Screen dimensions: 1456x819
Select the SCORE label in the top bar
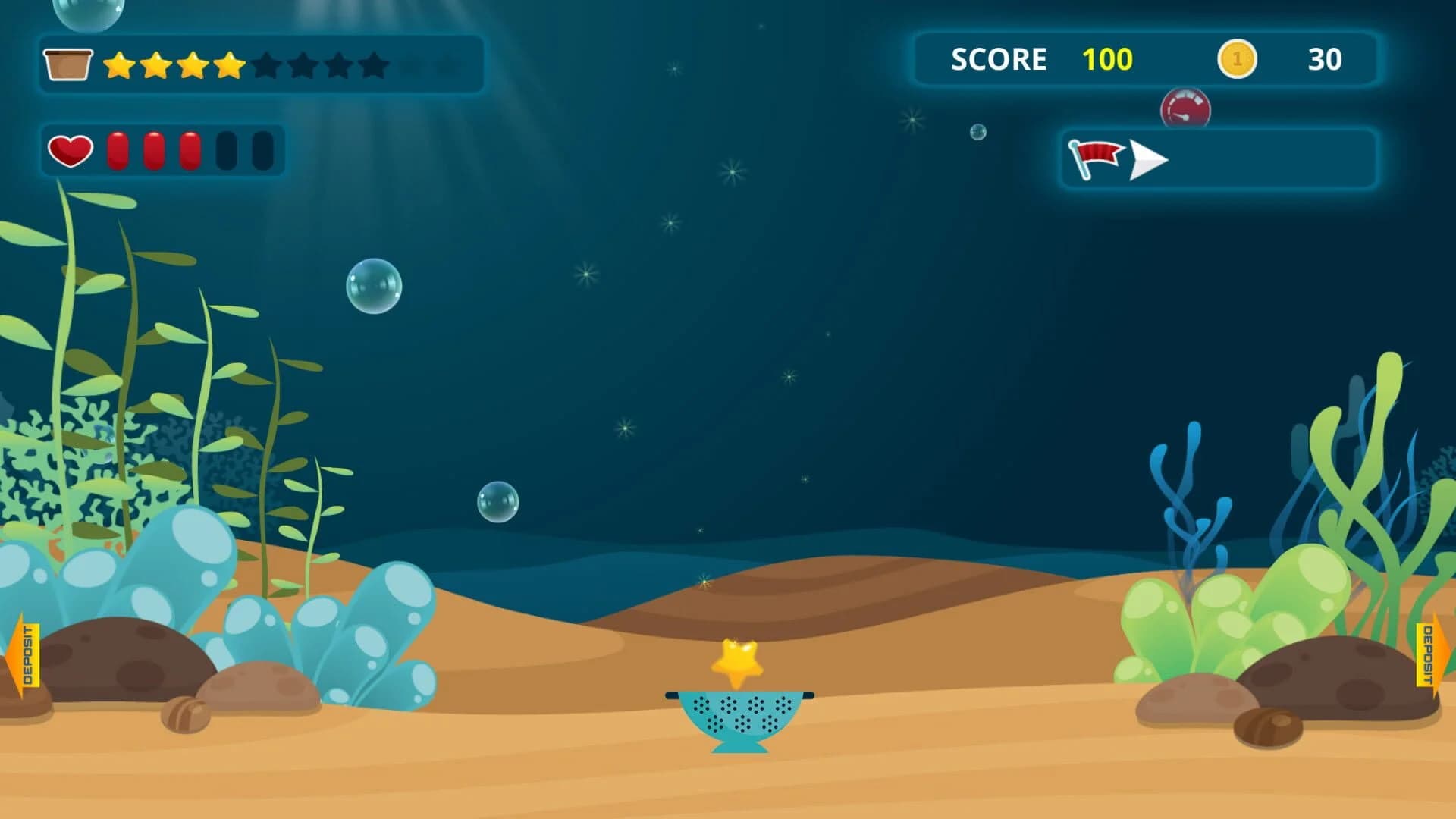(999, 60)
